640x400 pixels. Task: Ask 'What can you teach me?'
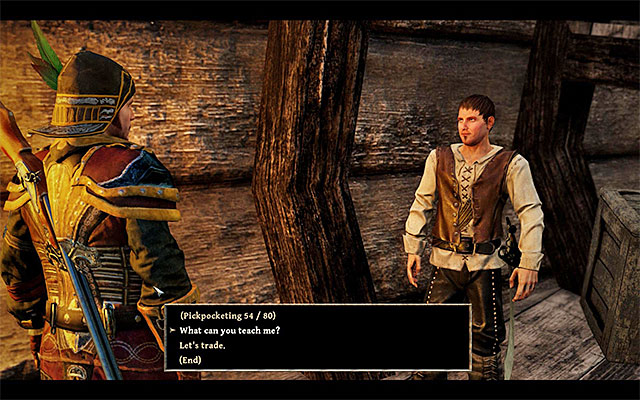coord(232,331)
